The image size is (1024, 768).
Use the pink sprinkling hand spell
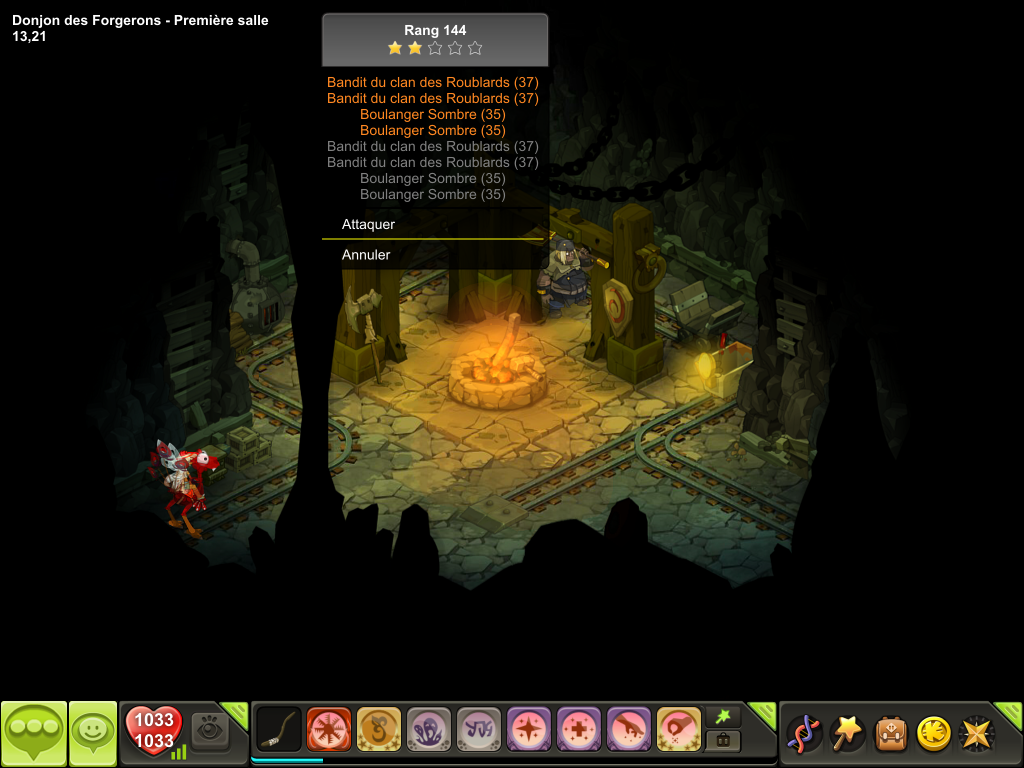(629, 729)
